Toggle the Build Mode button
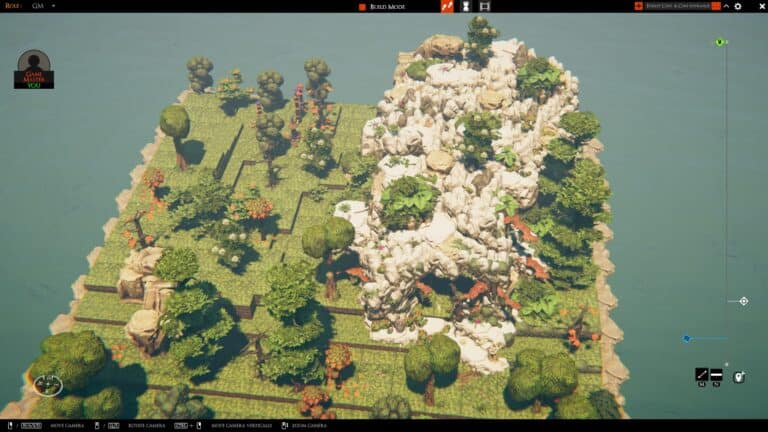The height and width of the screenshot is (432, 768). pos(384,6)
